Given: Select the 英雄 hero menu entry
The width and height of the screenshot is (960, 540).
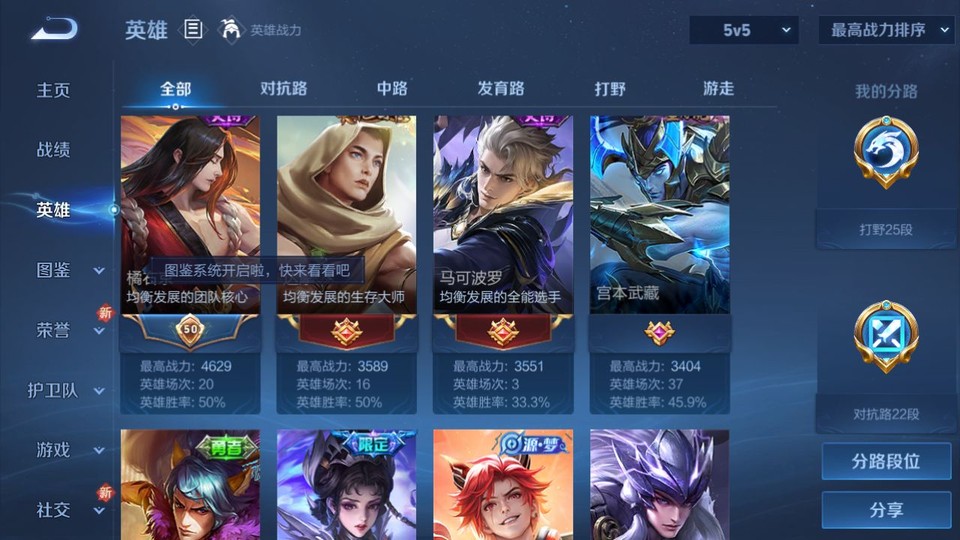Looking at the screenshot, I should point(54,210).
